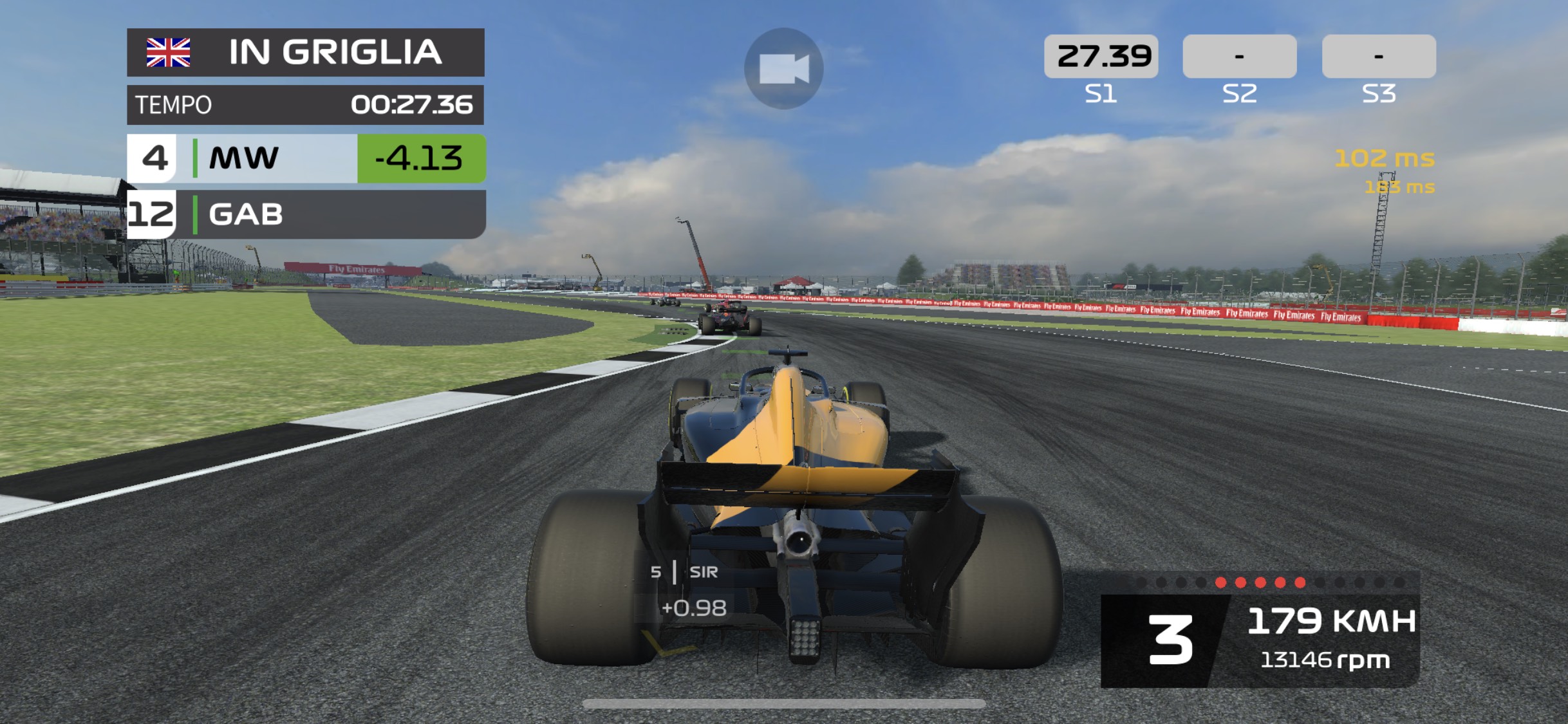
Task: Expand the S3 sector placeholder box
Action: tap(1377, 55)
